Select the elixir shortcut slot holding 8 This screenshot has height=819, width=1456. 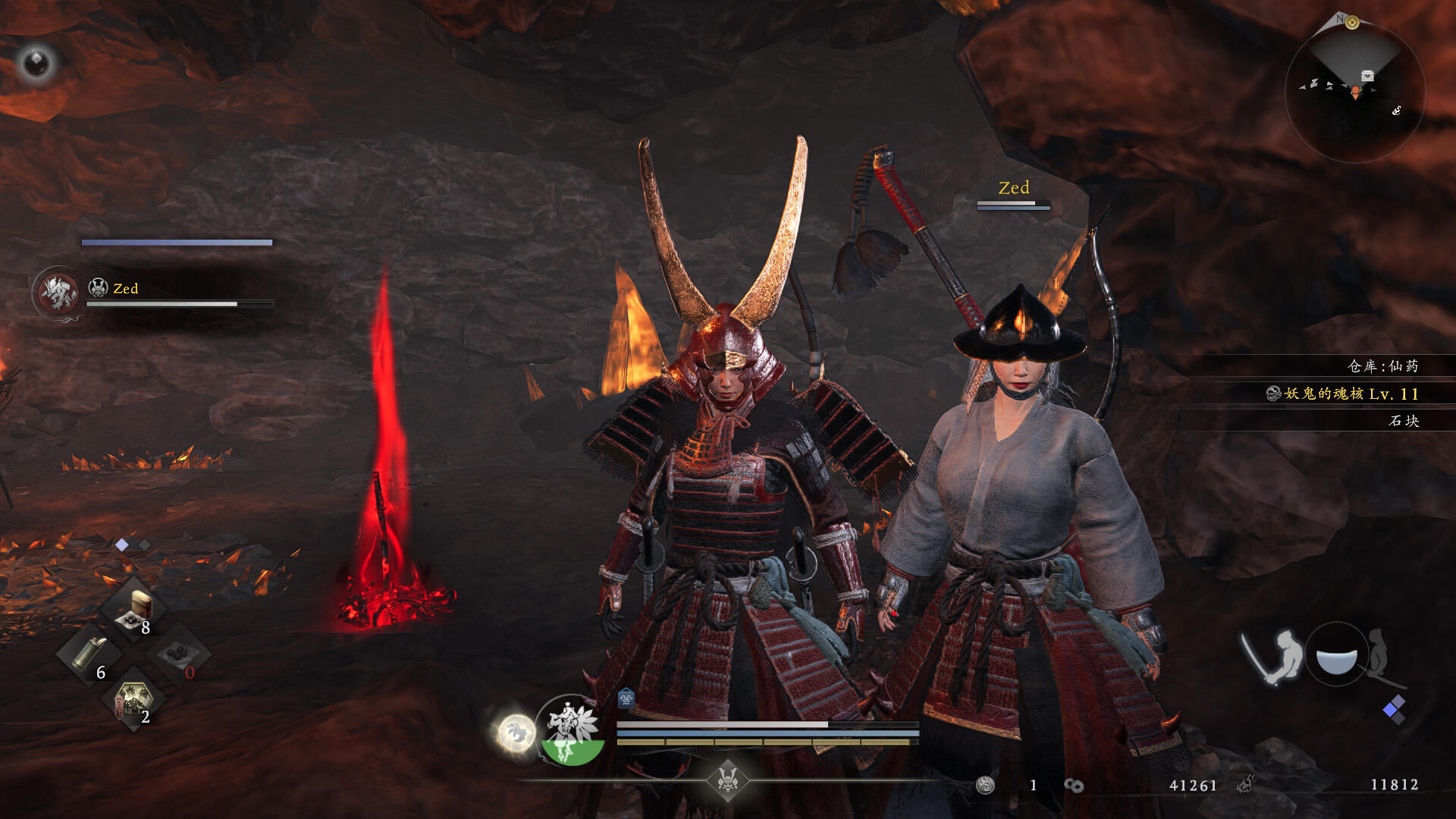click(133, 610)
